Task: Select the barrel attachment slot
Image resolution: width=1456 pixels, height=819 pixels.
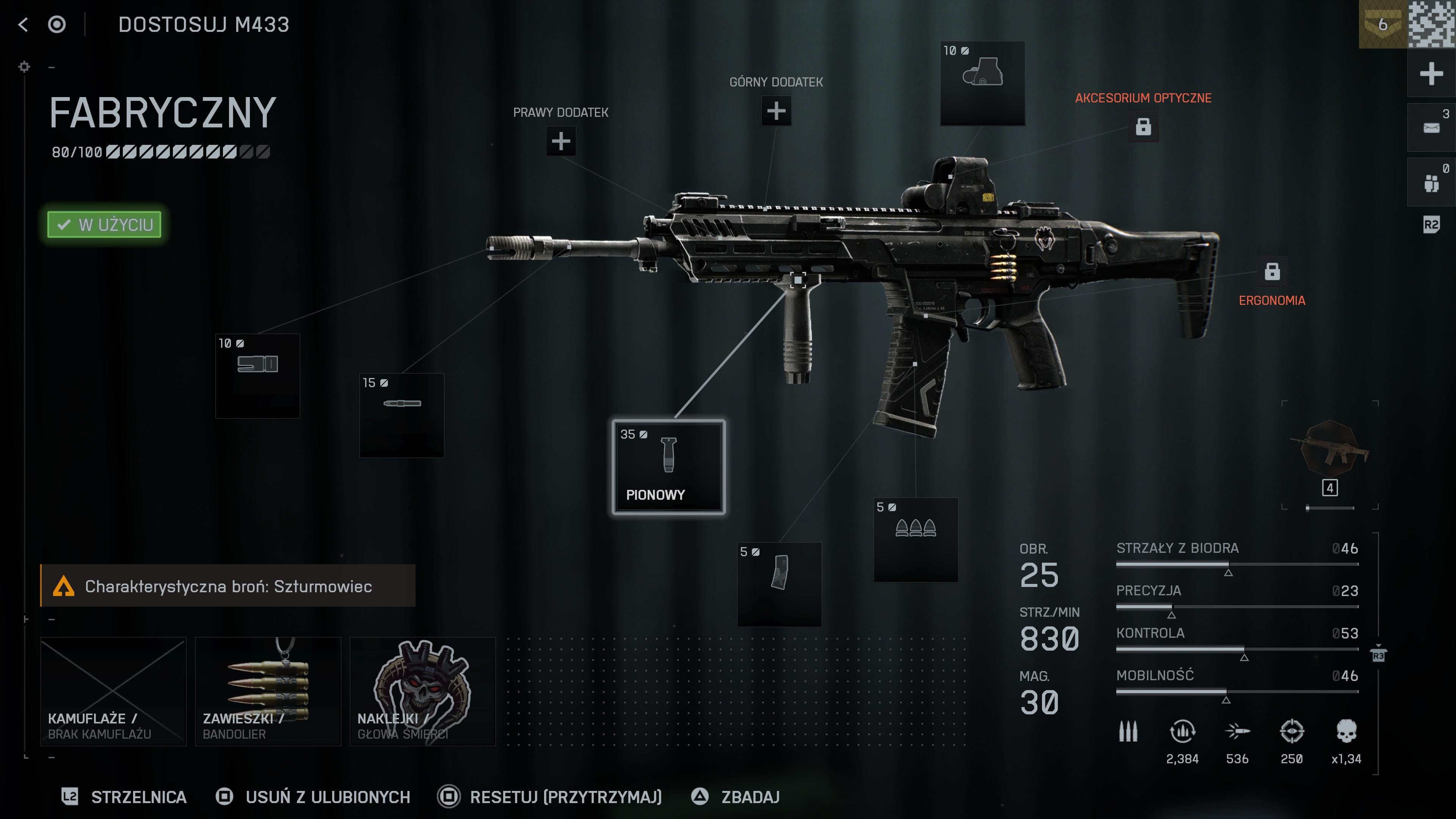Action: pos(402,415)
